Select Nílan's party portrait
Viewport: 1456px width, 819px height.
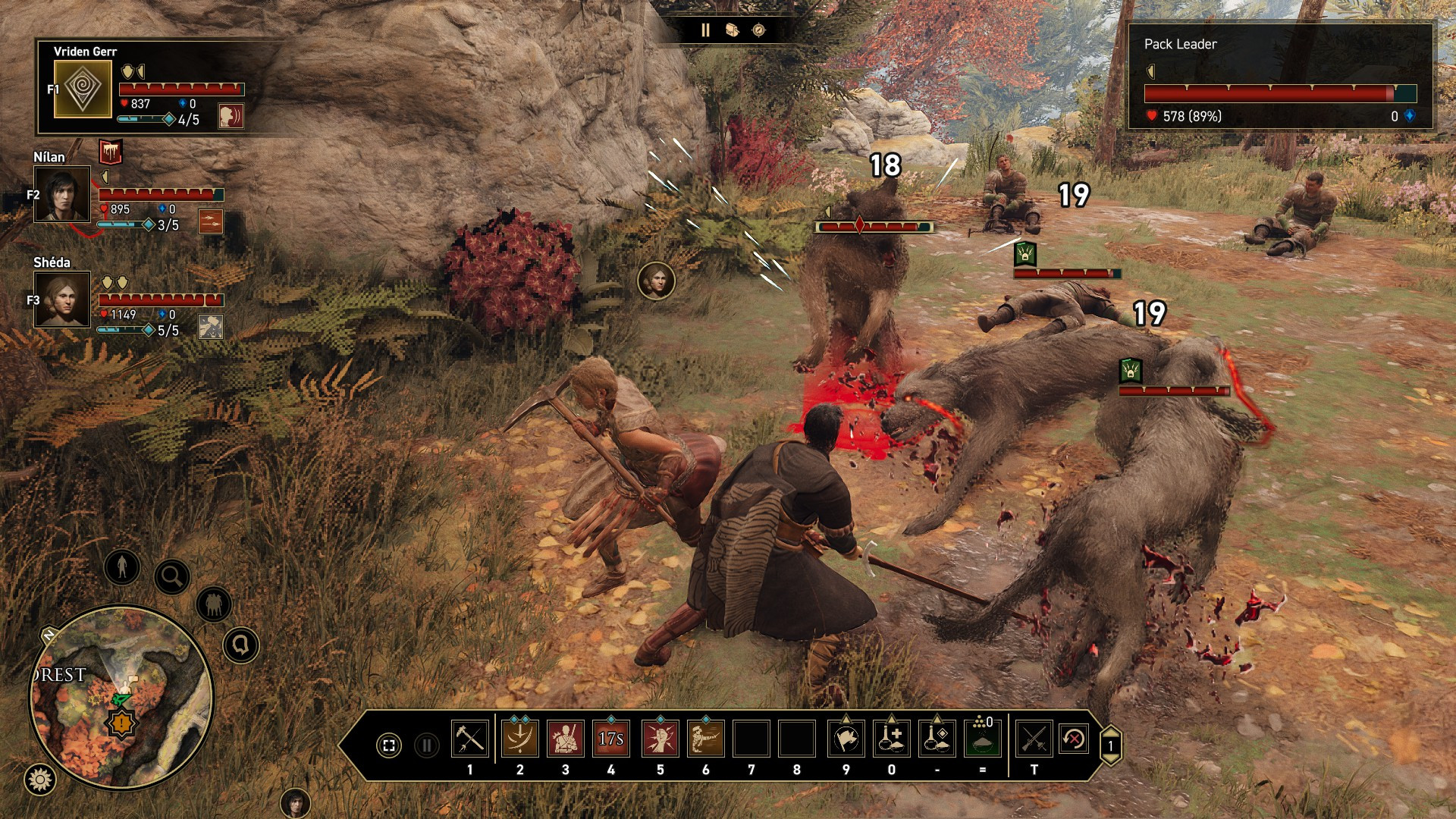click(x=62, y=194)
